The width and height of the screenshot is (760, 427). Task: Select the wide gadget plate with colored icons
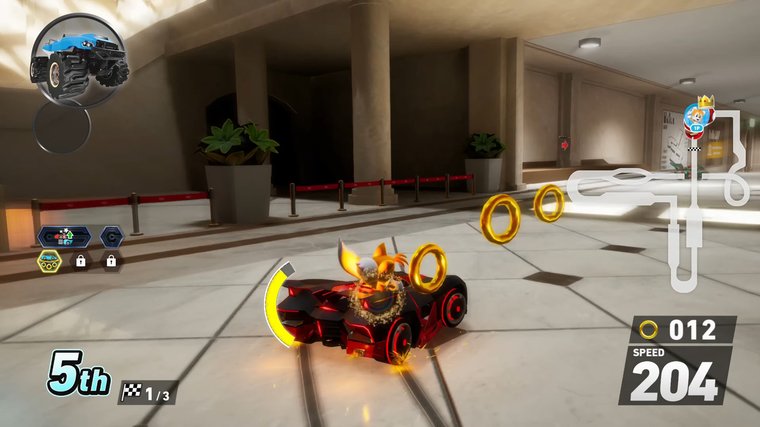point(64,238)
